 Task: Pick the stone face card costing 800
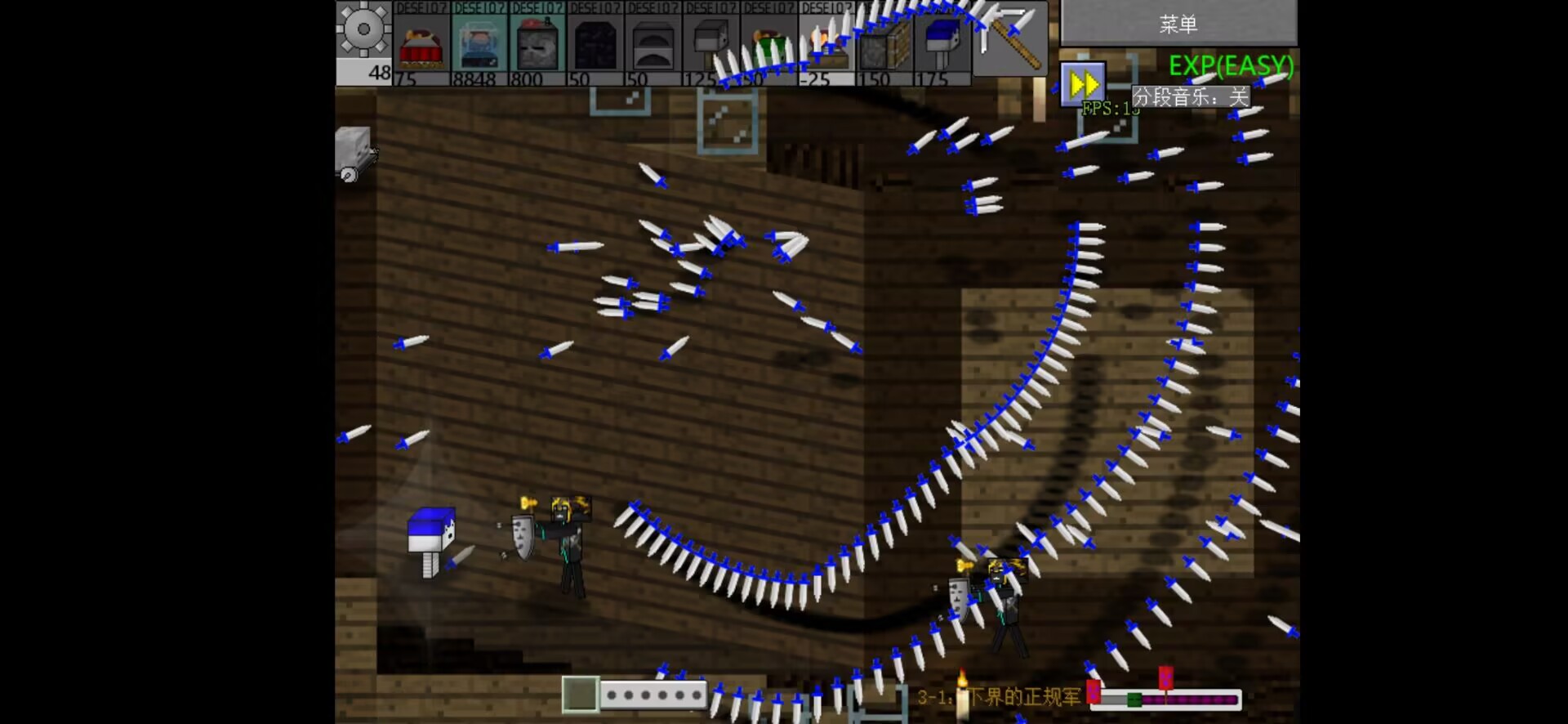[537, 44]
